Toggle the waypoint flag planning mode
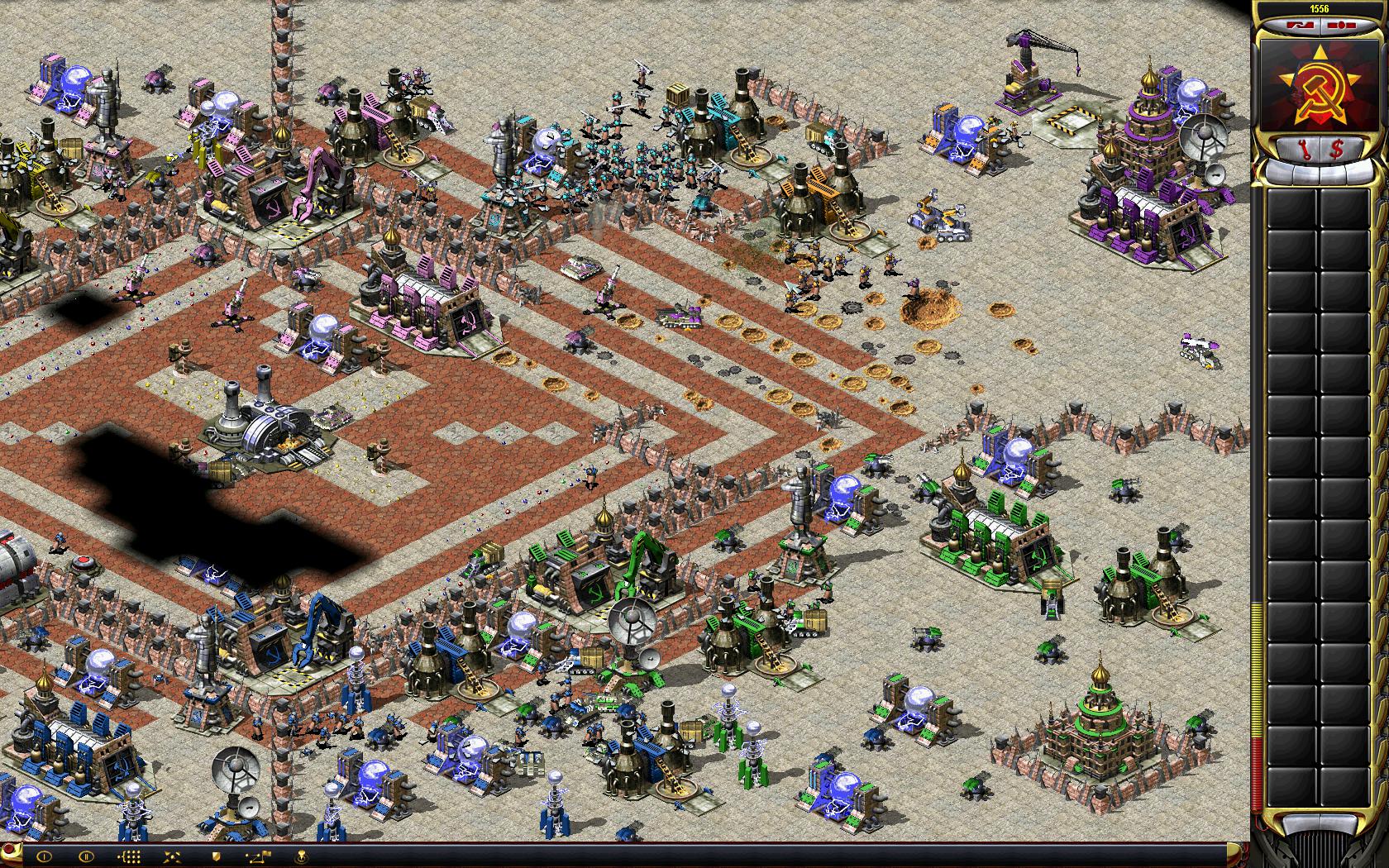This screenshot has height=868, width=1389. tap(259, 856)
